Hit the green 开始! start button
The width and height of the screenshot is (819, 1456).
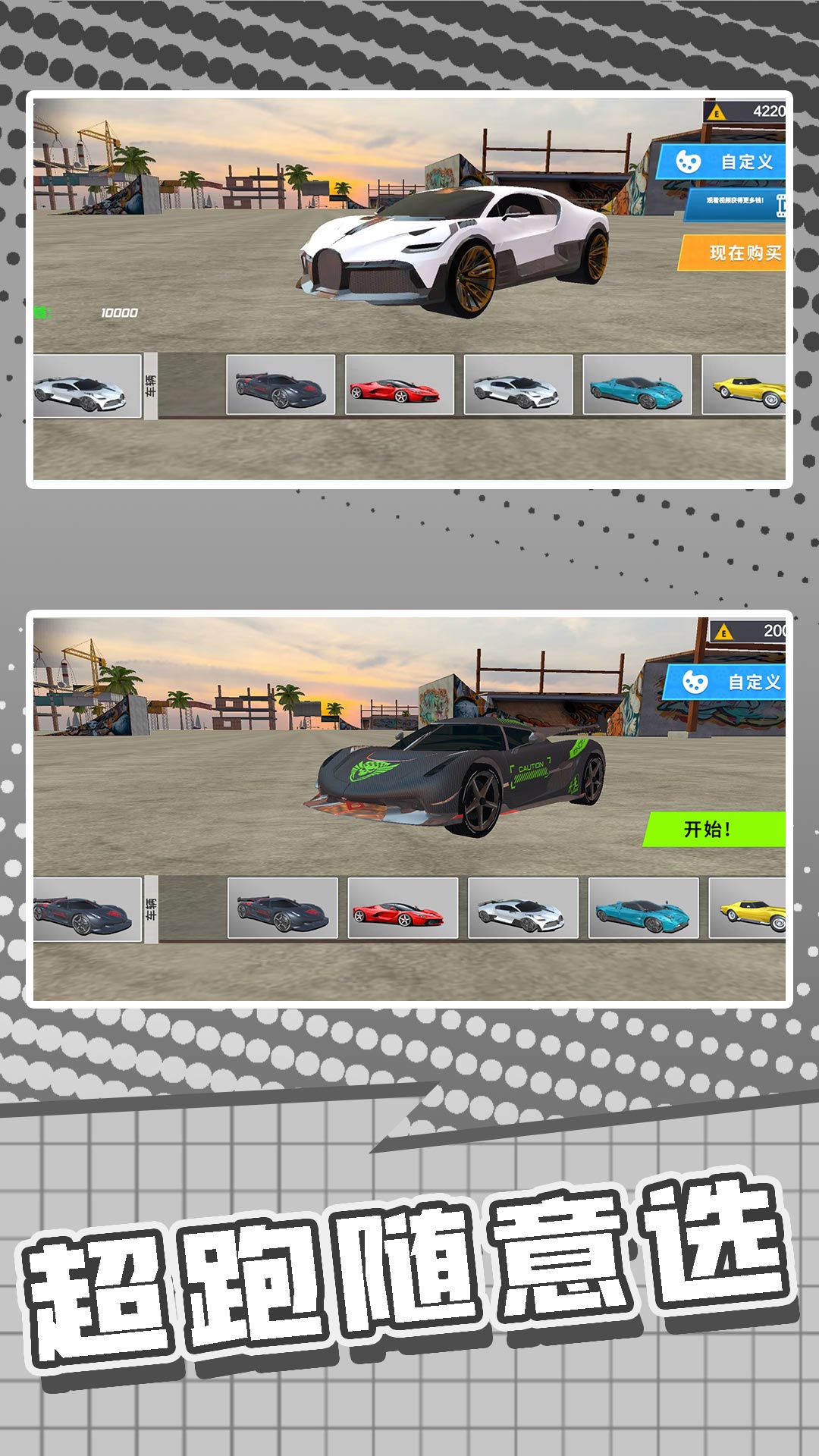pyautogui.click(x=714, y=829)
